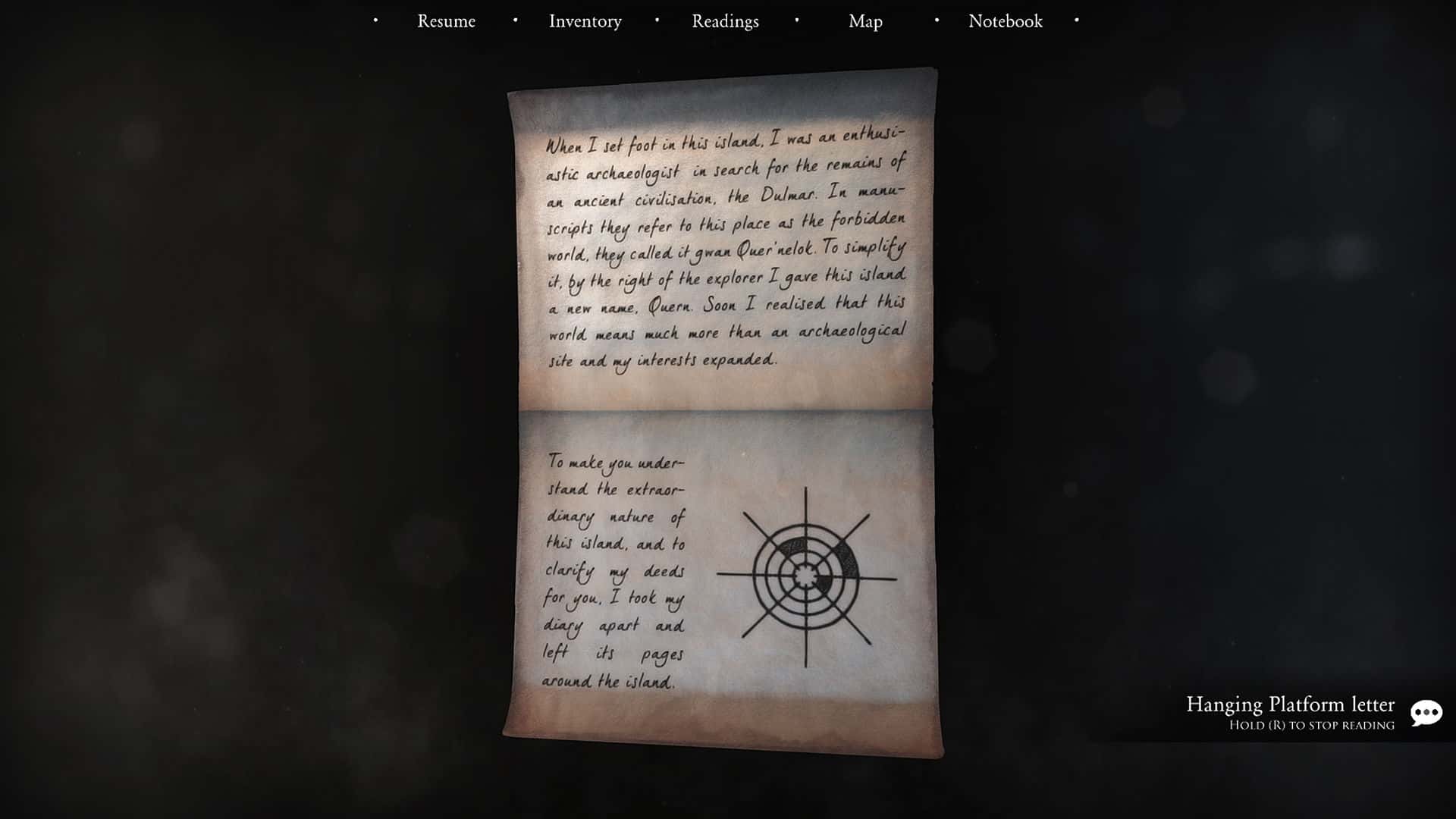Click the dot between Map and Notebook
The width and height of the screenshot is (1456, 819).
[937, 20]
